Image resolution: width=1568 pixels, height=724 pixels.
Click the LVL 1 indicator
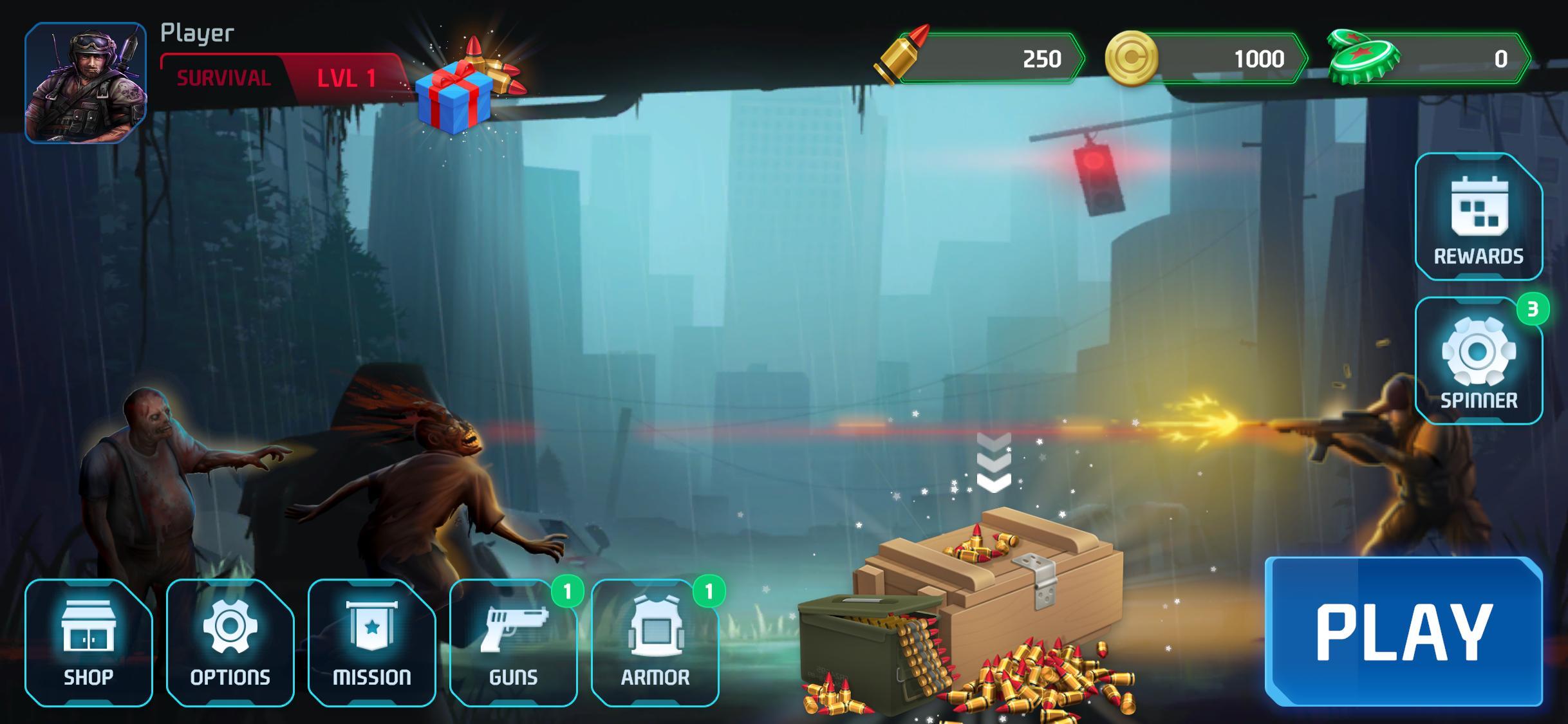(342, 79)
